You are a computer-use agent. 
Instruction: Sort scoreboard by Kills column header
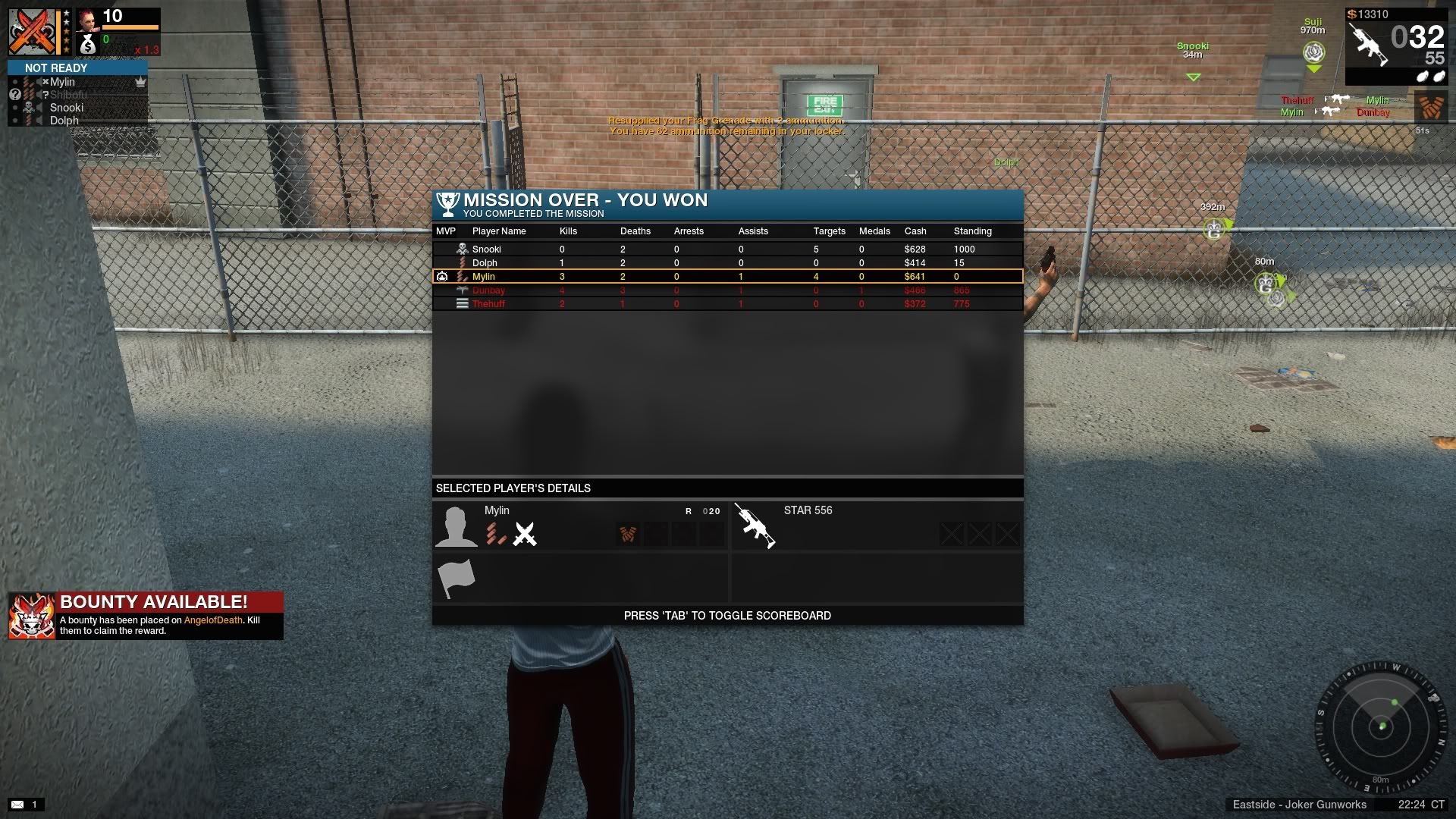point(568,231)
